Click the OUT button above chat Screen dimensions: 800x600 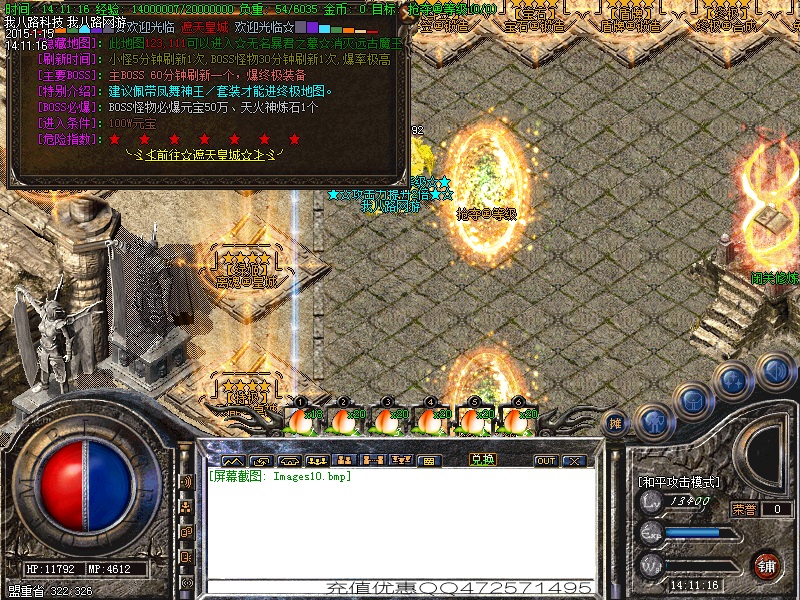(545, 461)
